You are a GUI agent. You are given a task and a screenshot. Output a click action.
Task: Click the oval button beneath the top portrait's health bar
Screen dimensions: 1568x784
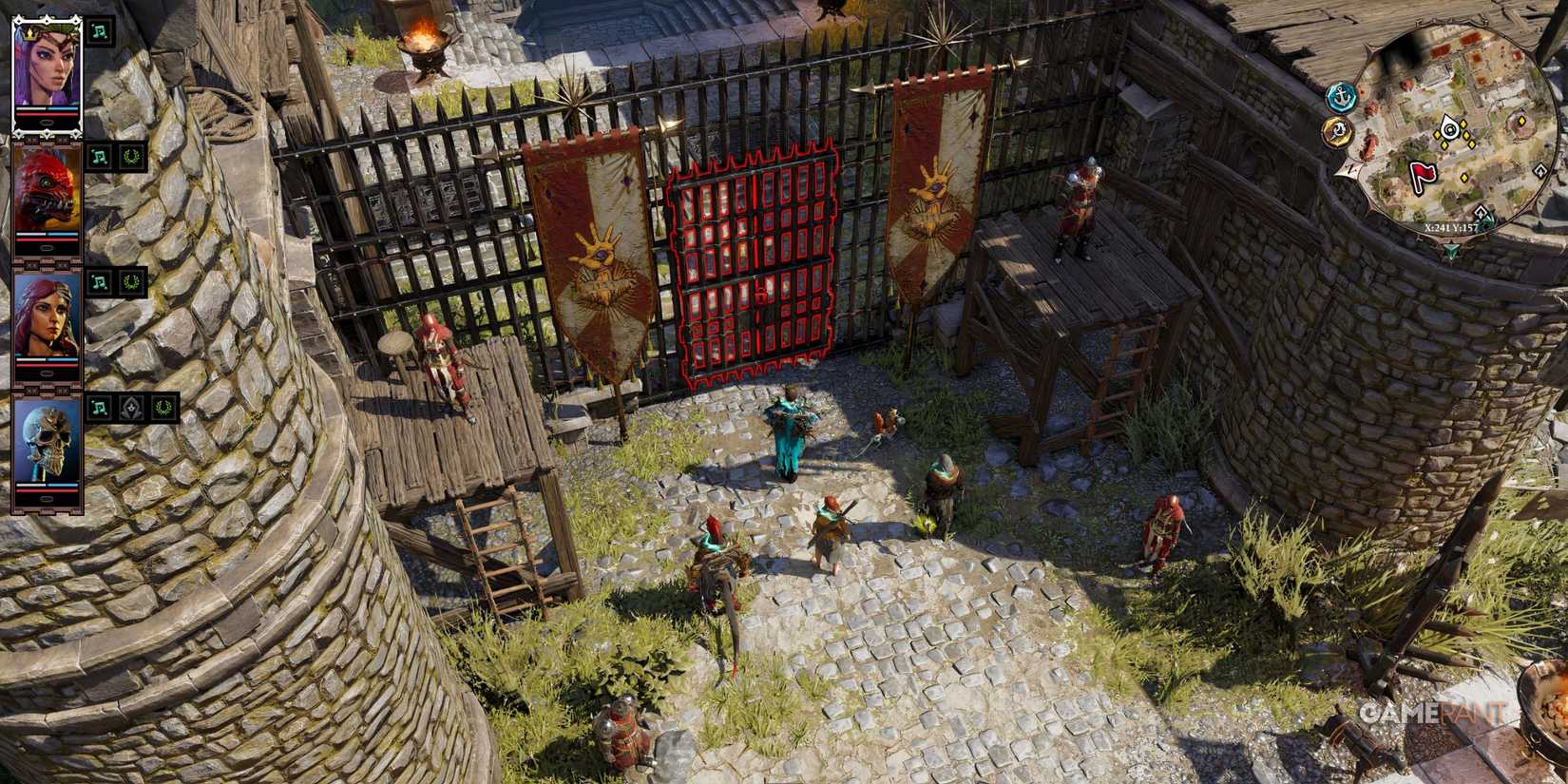coord(47,121)
